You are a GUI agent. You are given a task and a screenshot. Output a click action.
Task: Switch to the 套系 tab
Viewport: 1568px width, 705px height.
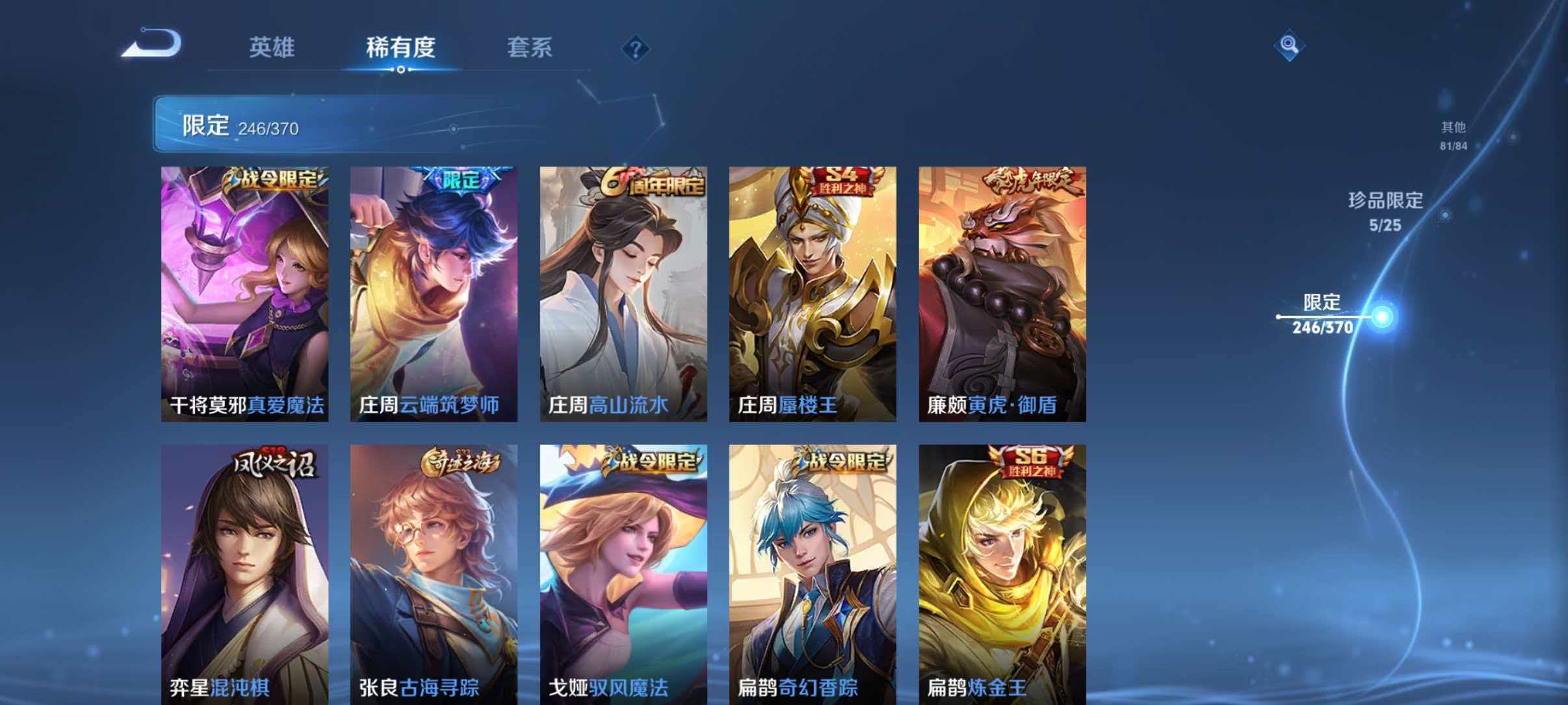(x=530, y=47)
